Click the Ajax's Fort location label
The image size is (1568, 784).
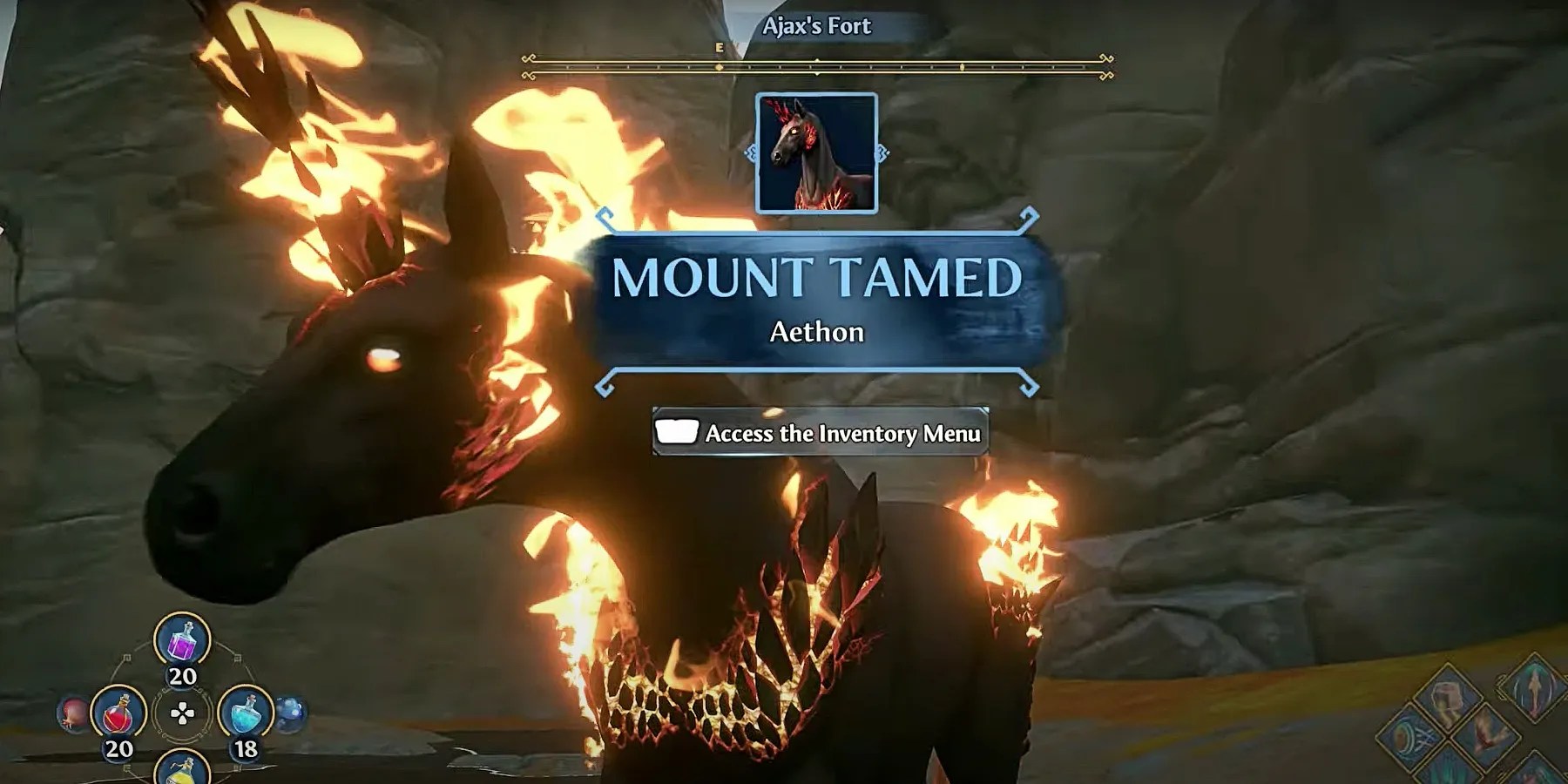817,26
